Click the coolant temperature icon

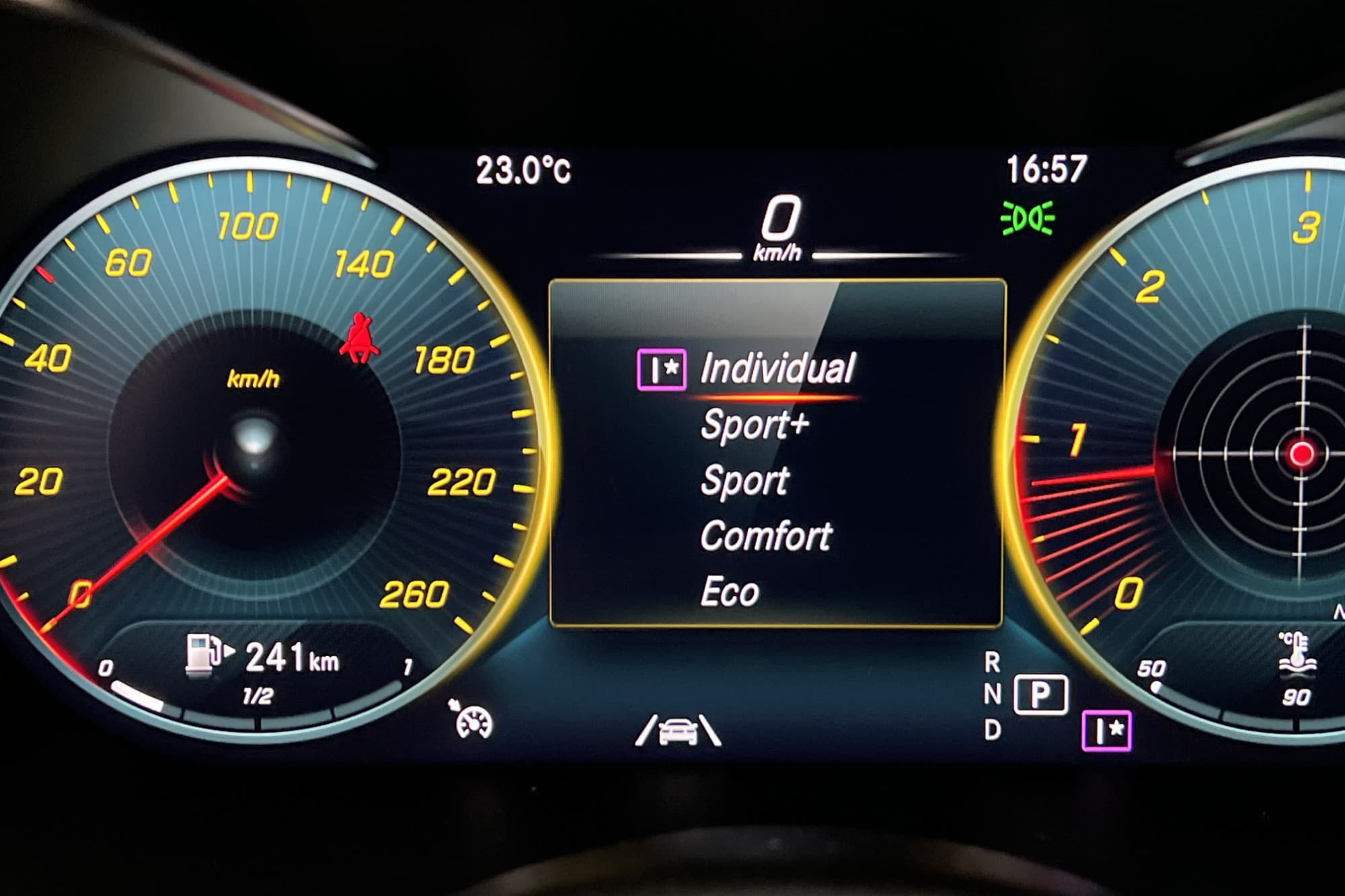tap(1297, 652)
